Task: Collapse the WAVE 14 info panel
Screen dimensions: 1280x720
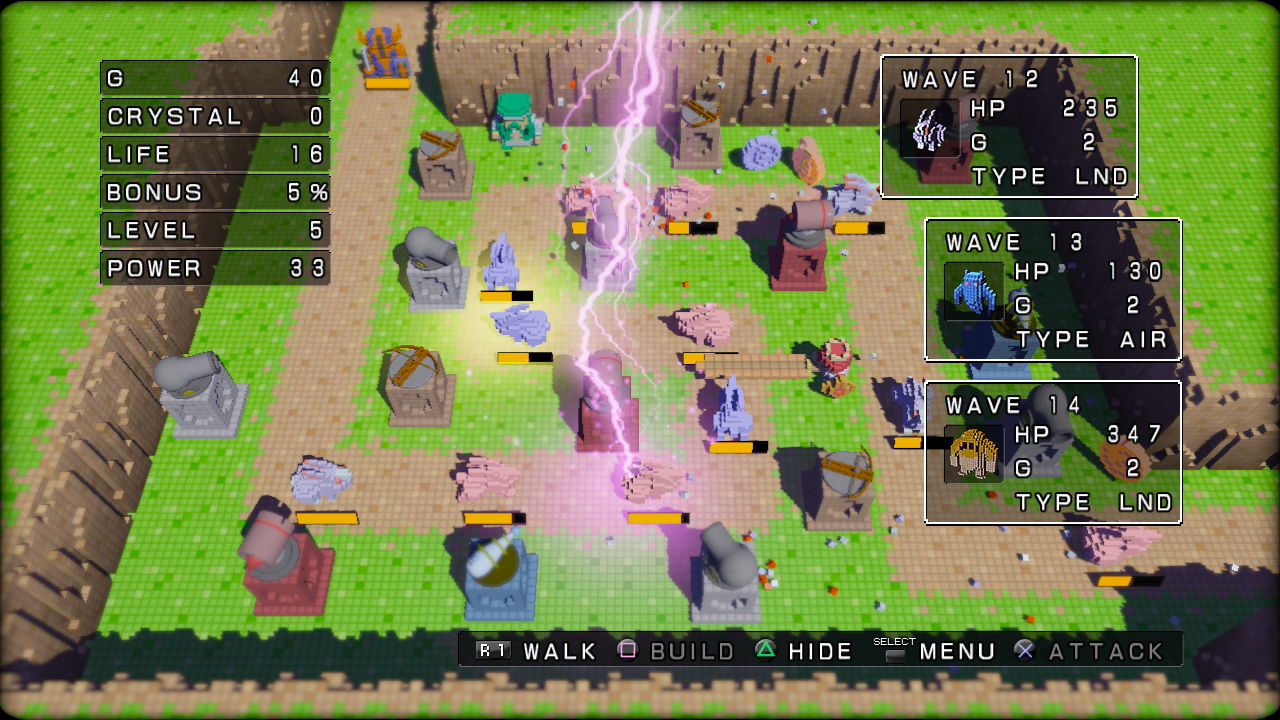Action: tap(1055, 450)
